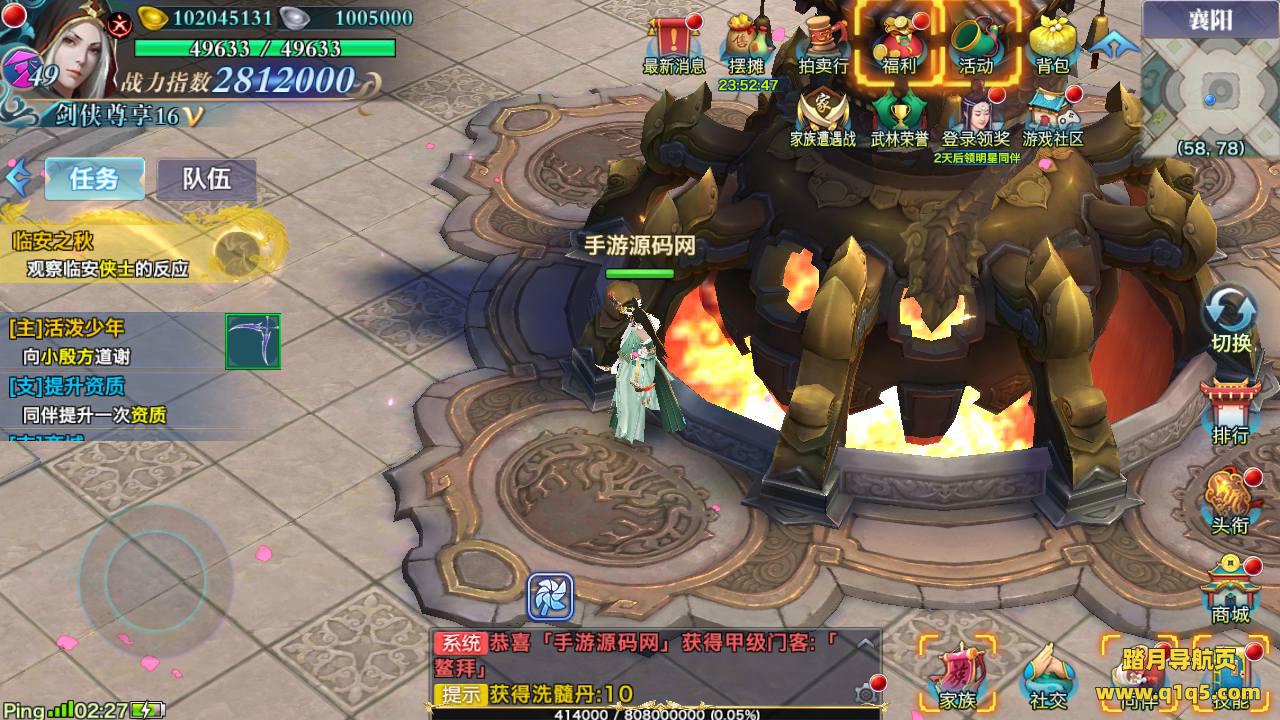Select the 任务 quest tab
This screenshot has width=1280, height=720.
(x=94, y=179)
